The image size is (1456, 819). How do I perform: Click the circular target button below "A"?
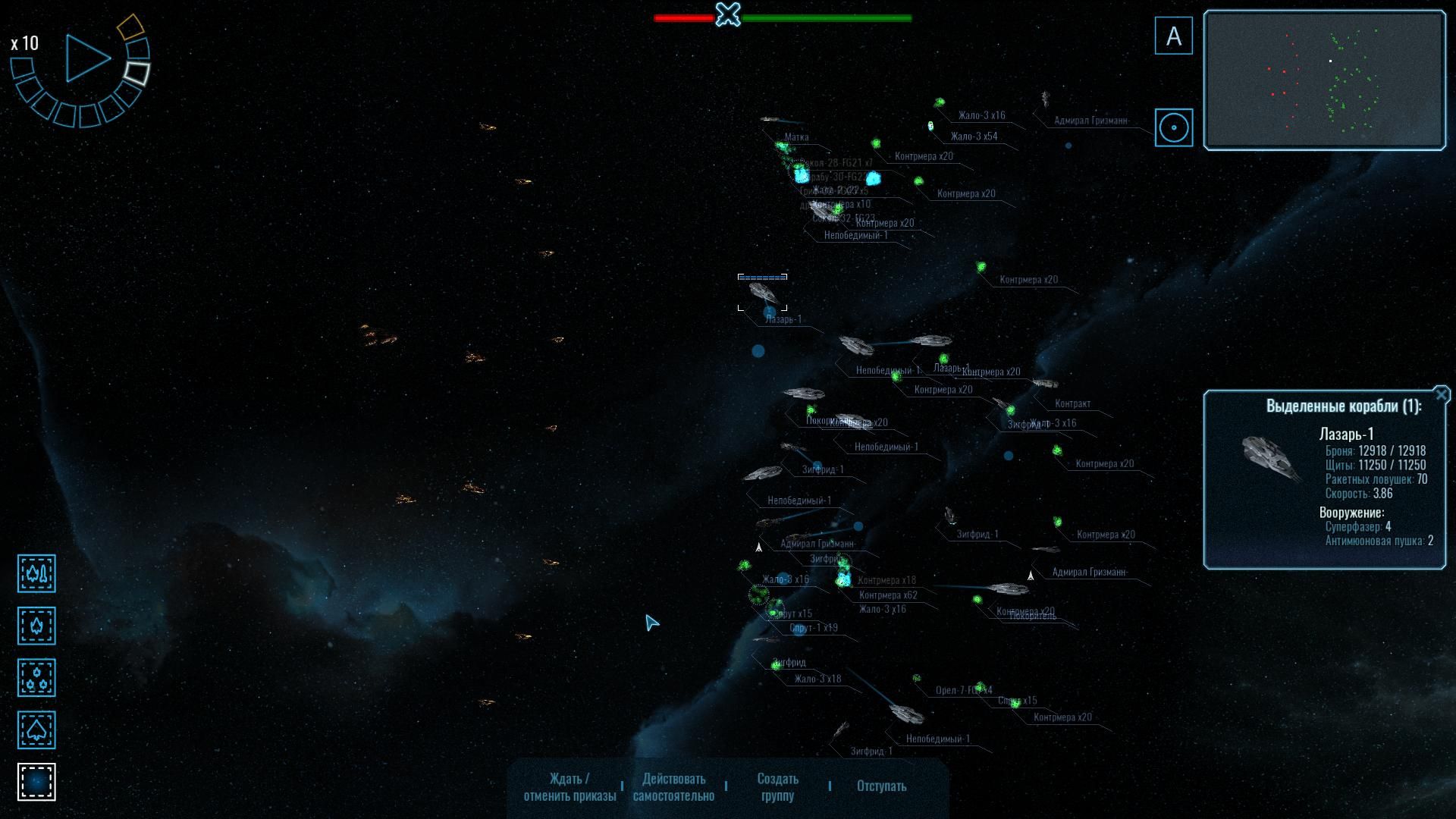point(1173,127)
